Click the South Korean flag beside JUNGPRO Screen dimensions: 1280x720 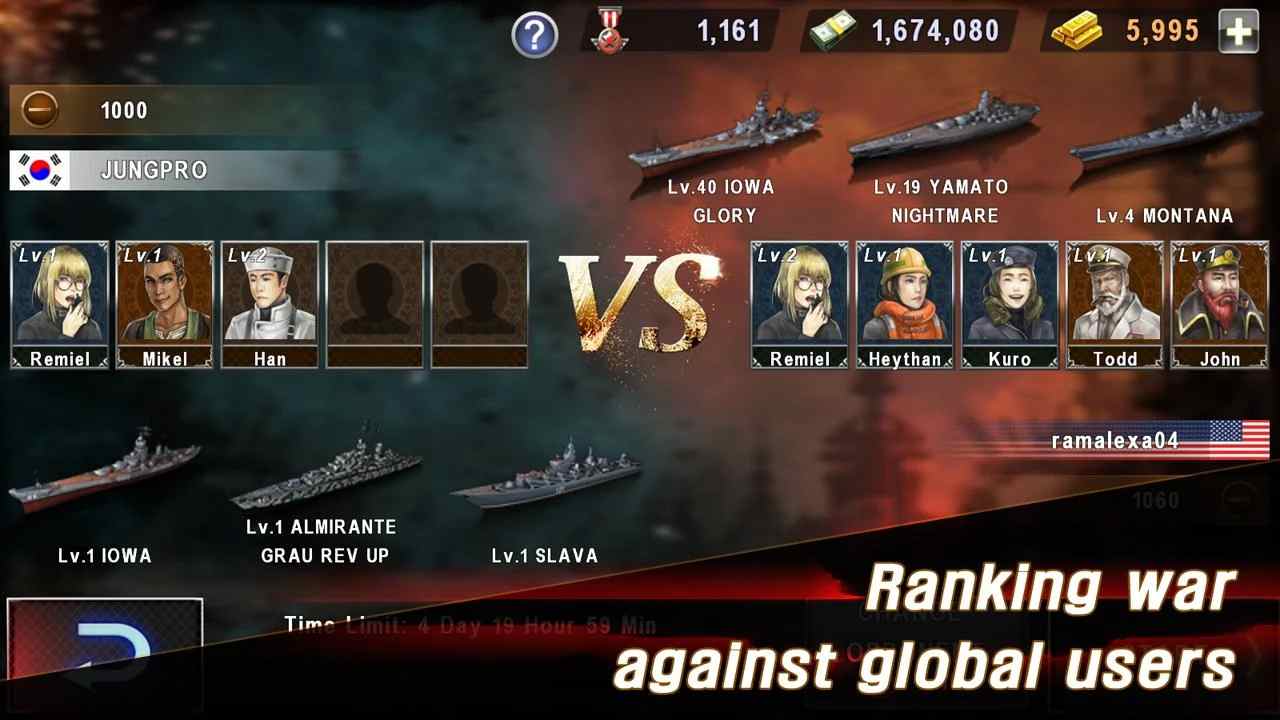[39, 171]
